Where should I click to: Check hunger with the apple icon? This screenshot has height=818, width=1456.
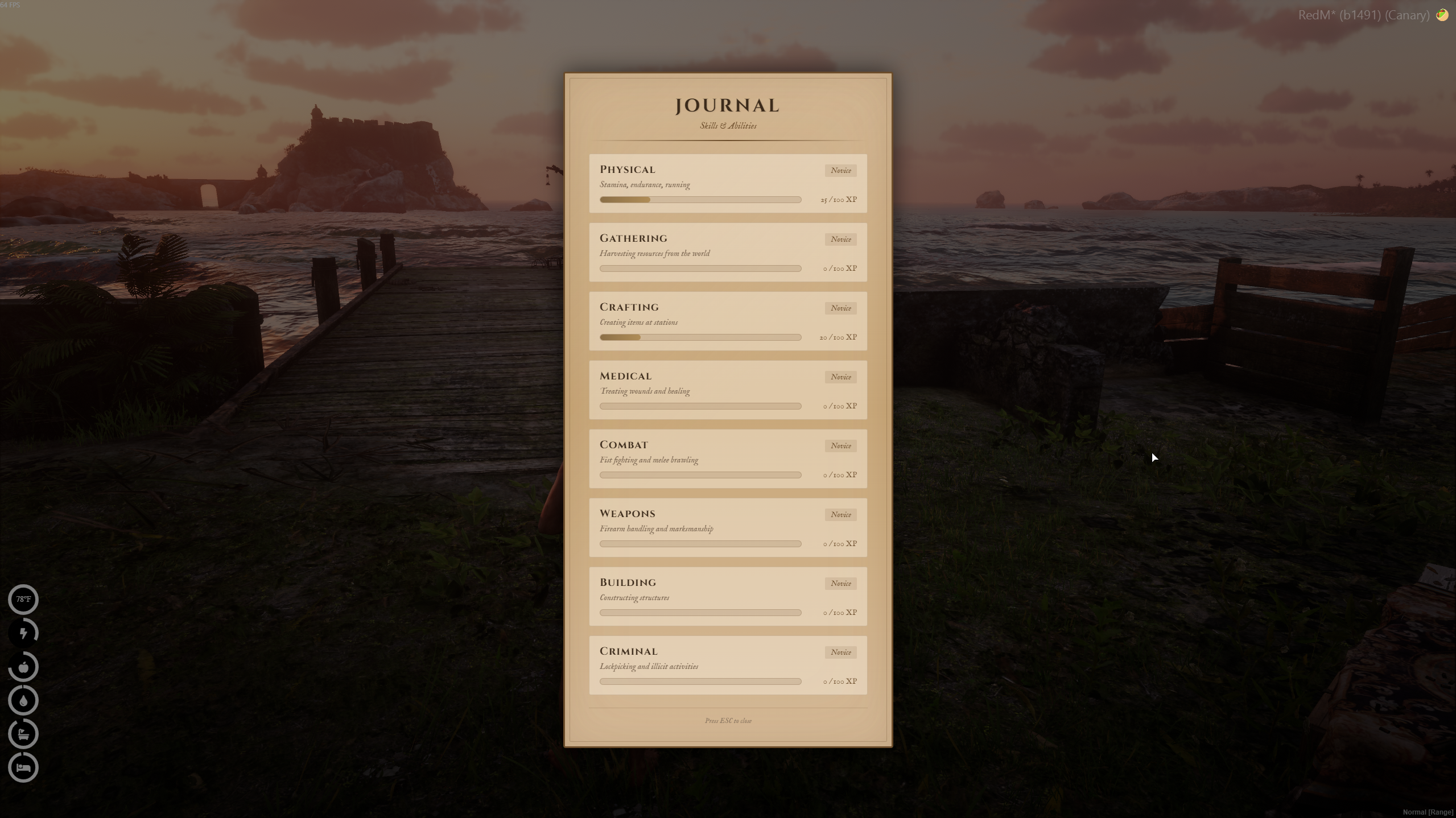(x=23, y=667)
